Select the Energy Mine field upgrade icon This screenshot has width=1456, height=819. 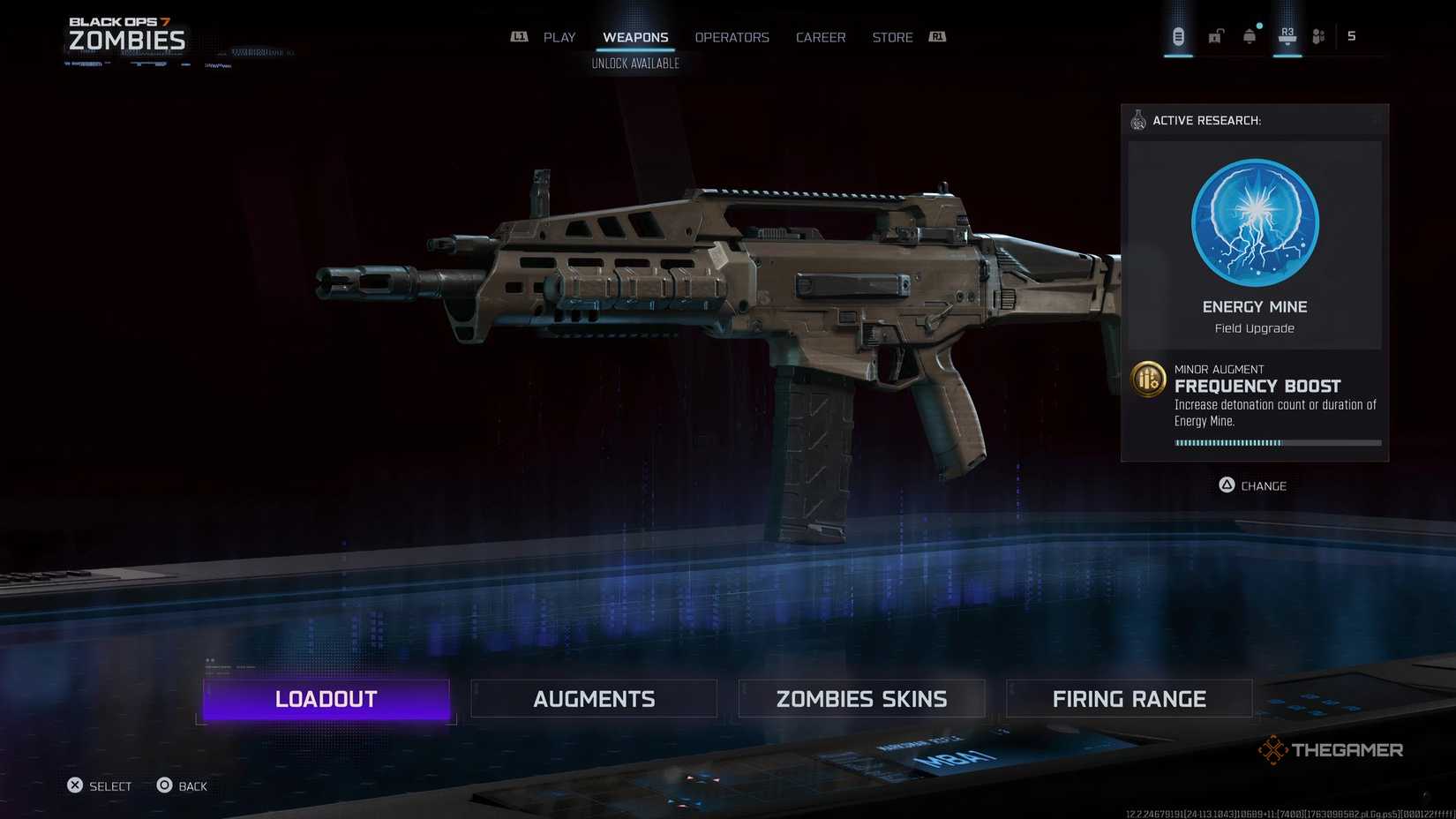click(x=1254, y=223)
